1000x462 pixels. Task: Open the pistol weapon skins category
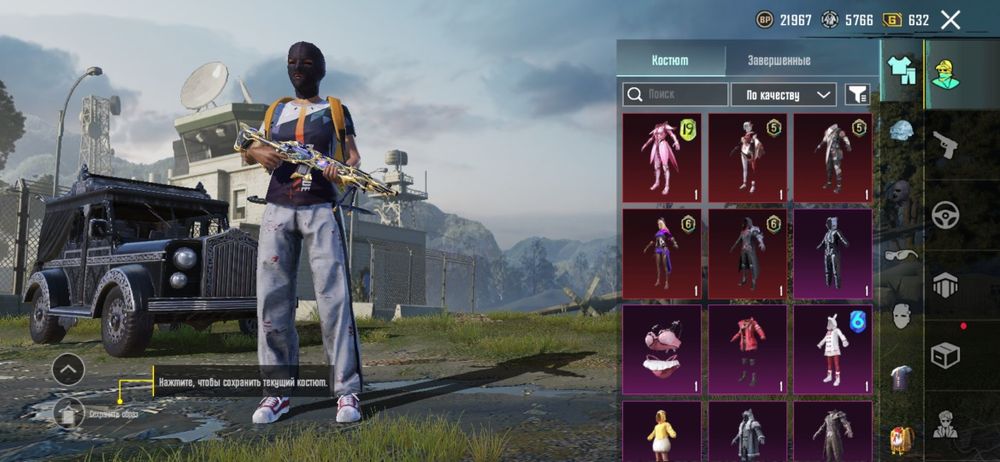pyautogui.click(x=945, y=146)
